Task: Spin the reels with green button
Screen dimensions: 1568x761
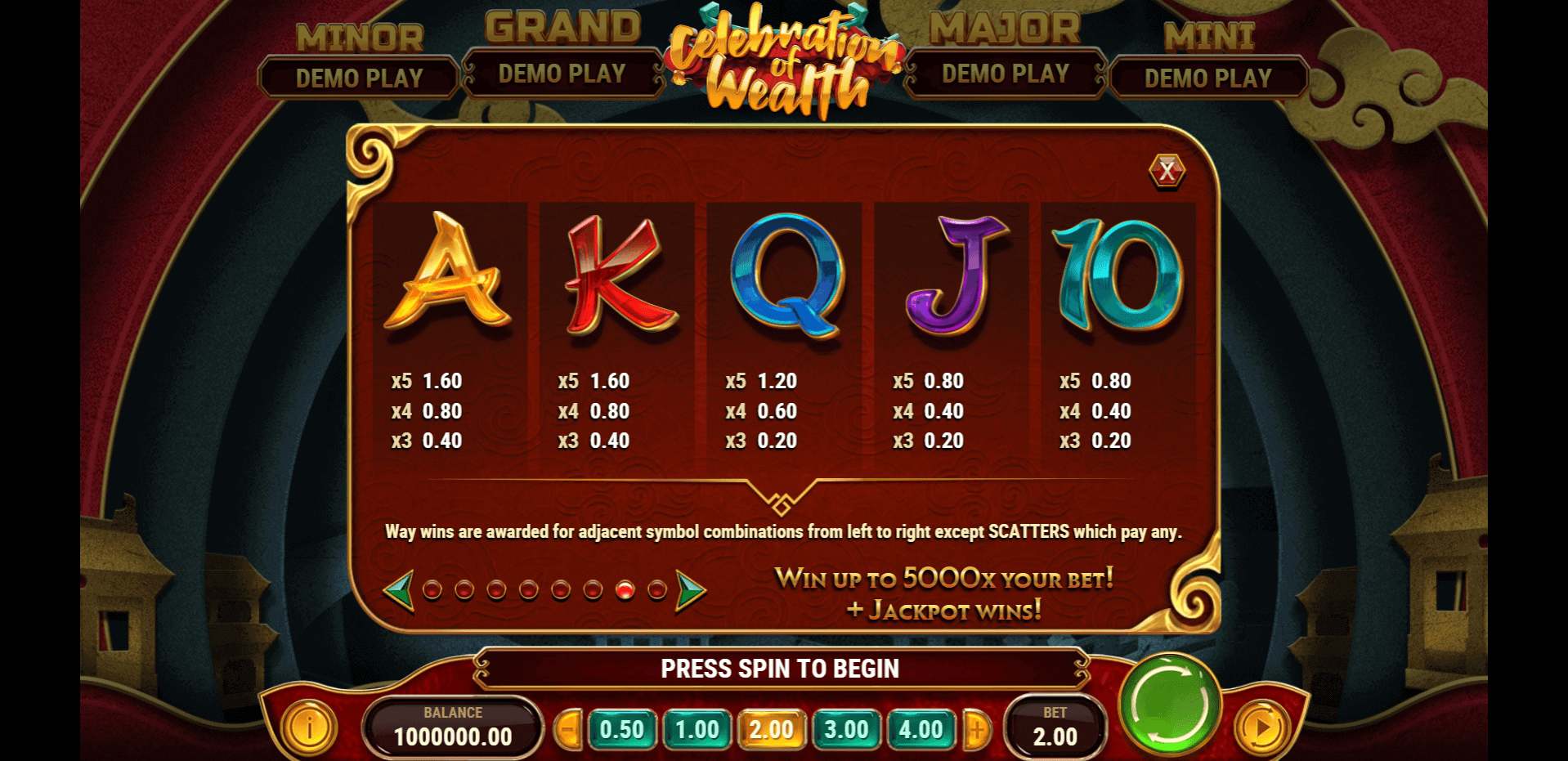Action: click(1170, 704)
